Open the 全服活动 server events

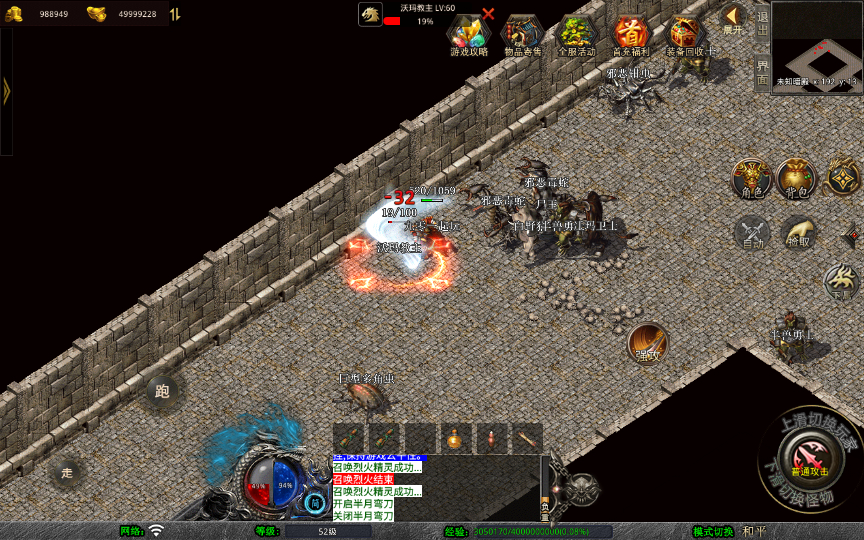(x=577, y=36)
